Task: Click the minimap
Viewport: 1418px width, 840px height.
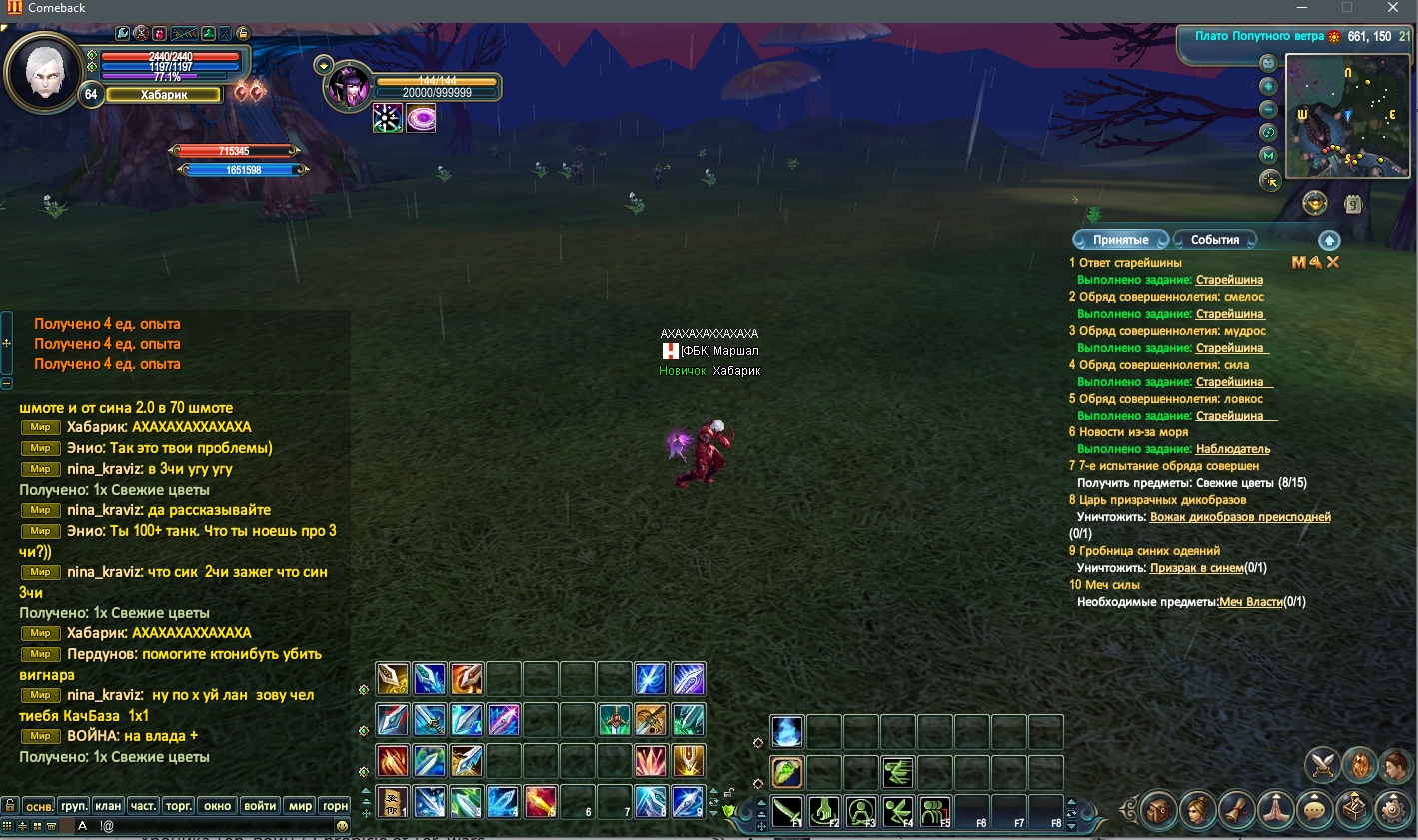Action: 1346,116
